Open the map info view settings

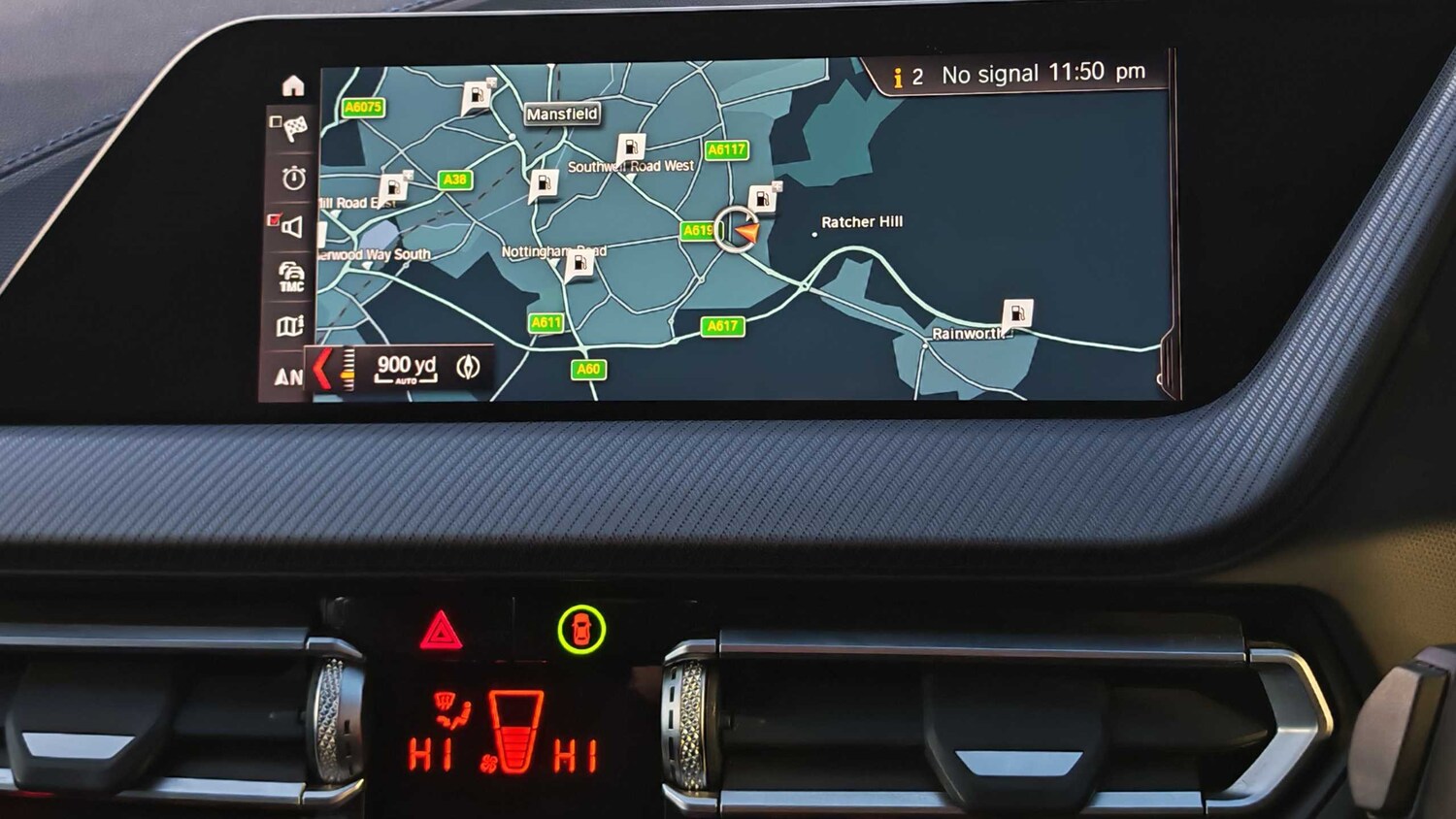click(x=290, y=326)
